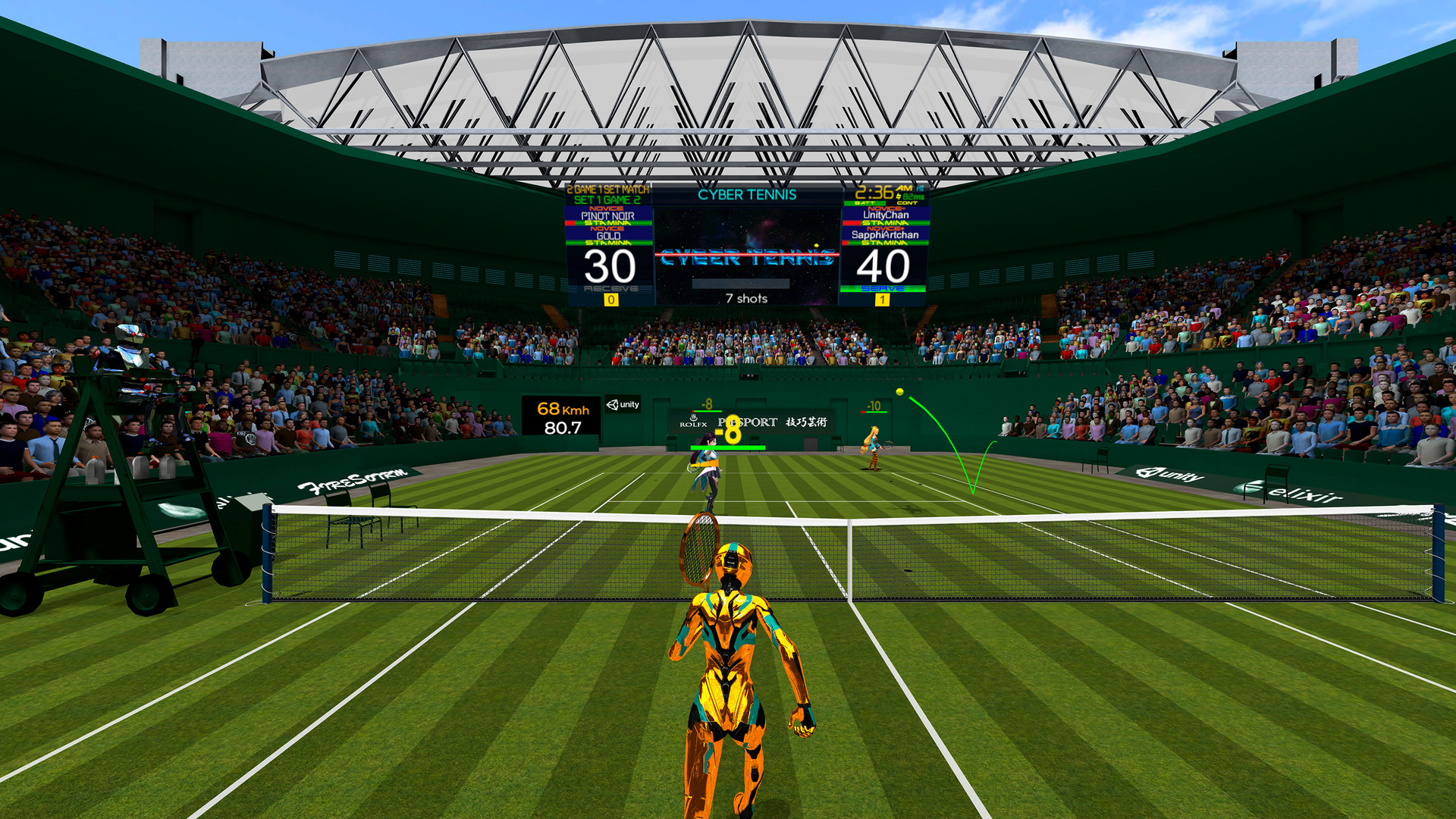Click the battery indicator on the scoreboard

pyautogui.click(x=865, y=202)
